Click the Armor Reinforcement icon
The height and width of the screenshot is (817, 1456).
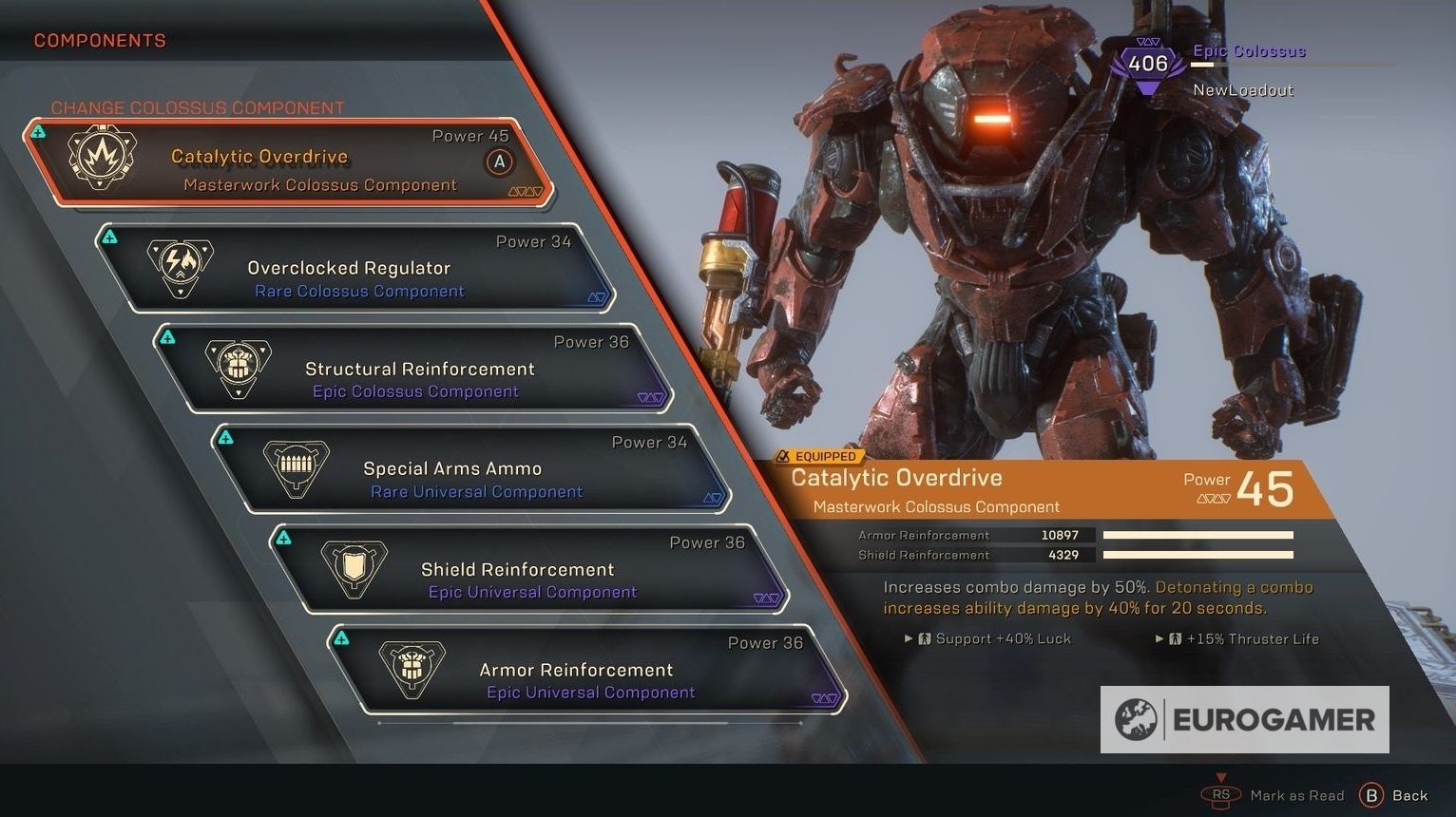pos(412,669)
